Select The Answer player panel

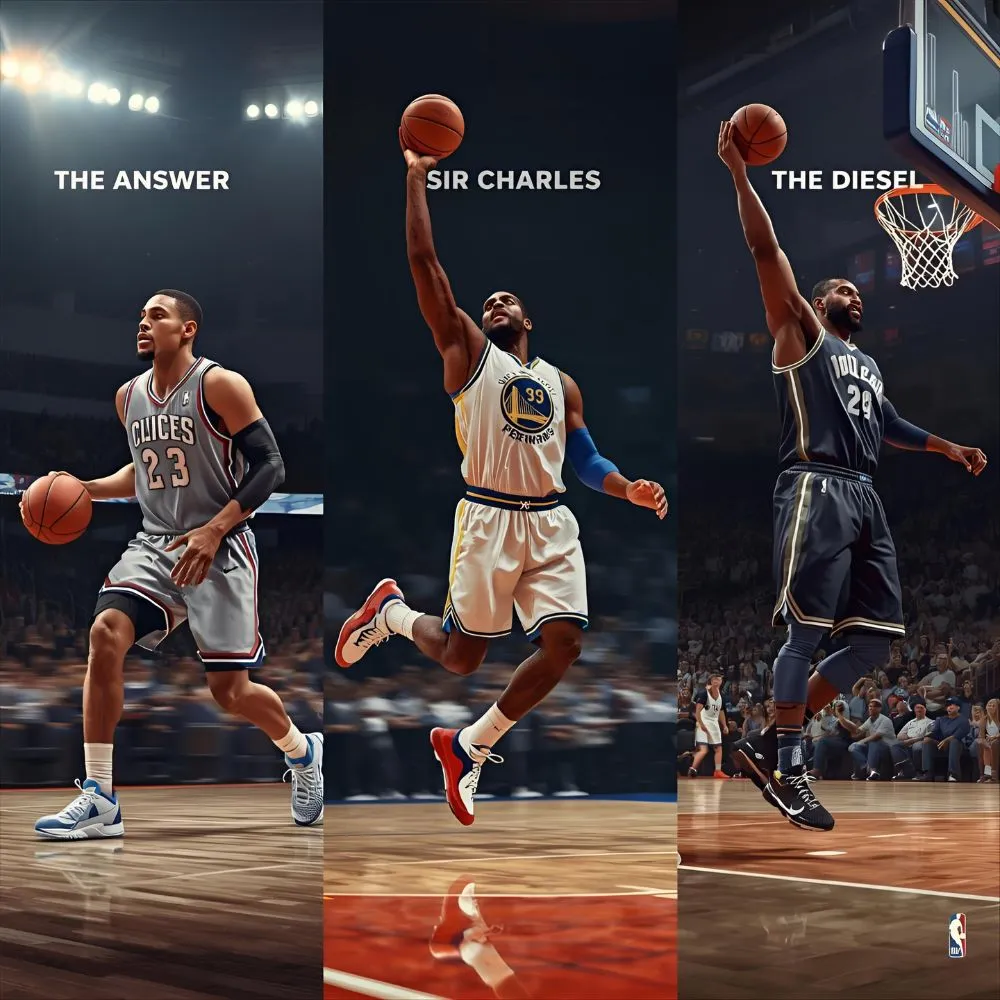161,500
